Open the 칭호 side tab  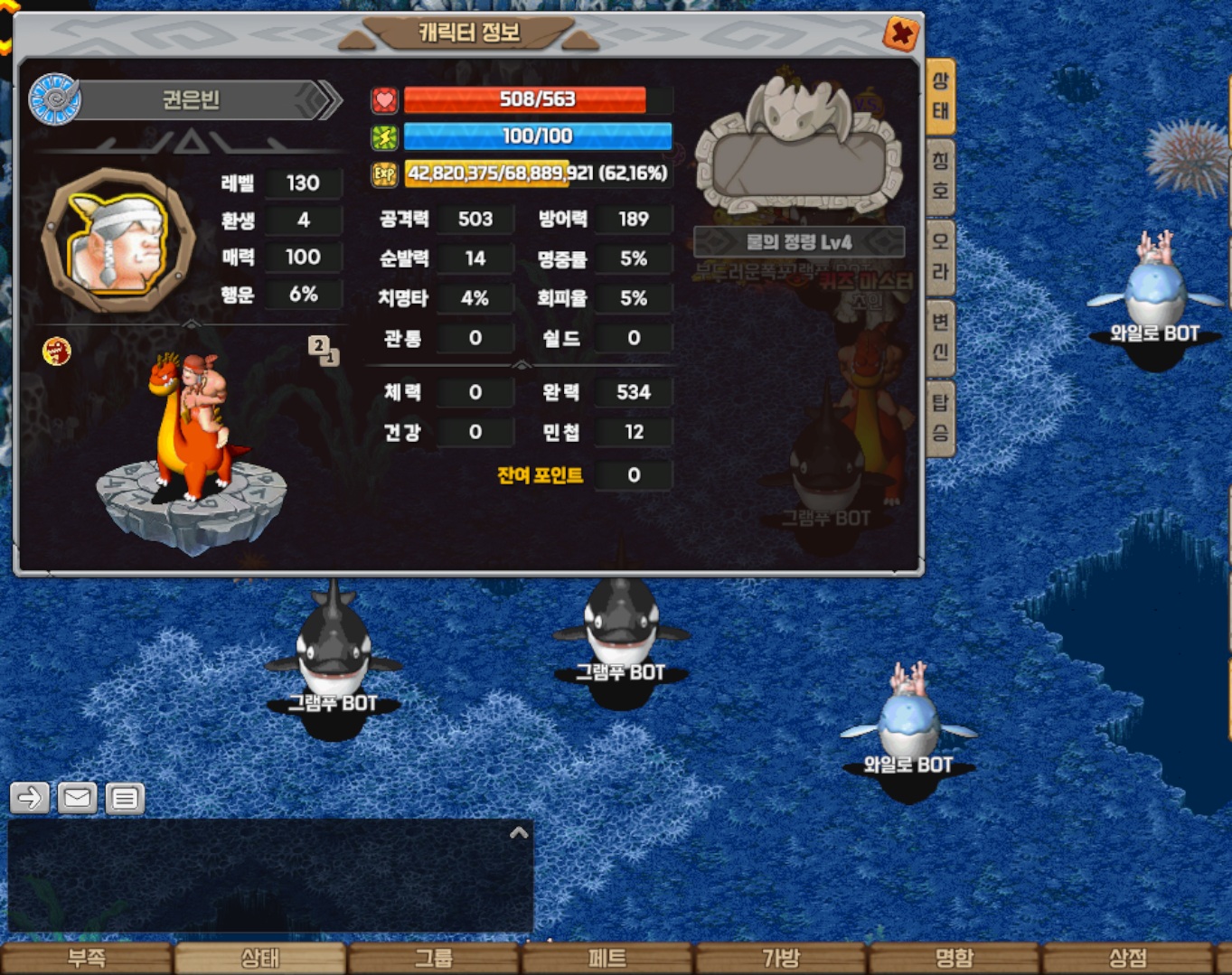pyautogui.click(x=940, y=175)
